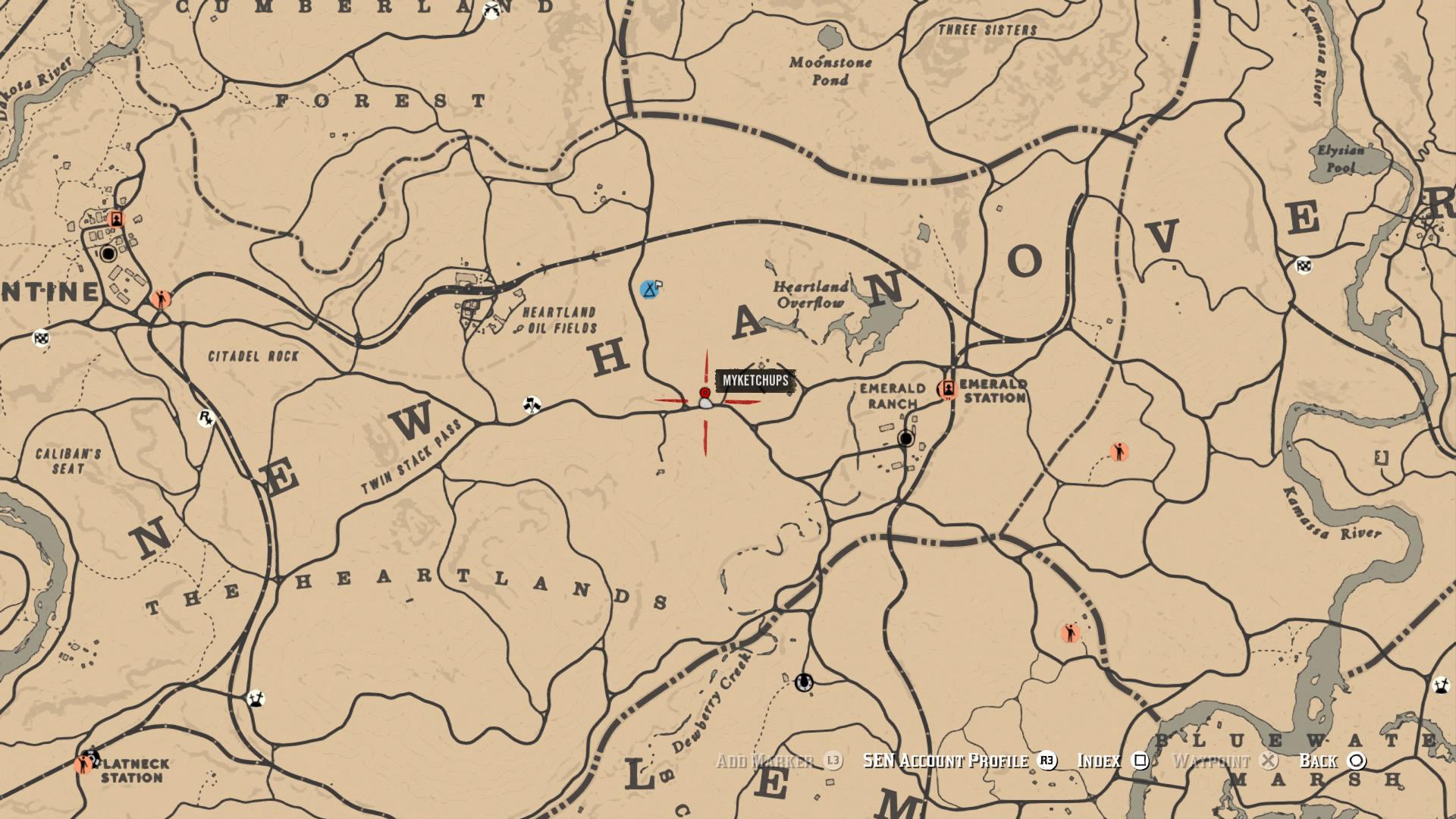
Task: Select the stranger icon above Bluewater Marsh
Action: [1068, 631]
